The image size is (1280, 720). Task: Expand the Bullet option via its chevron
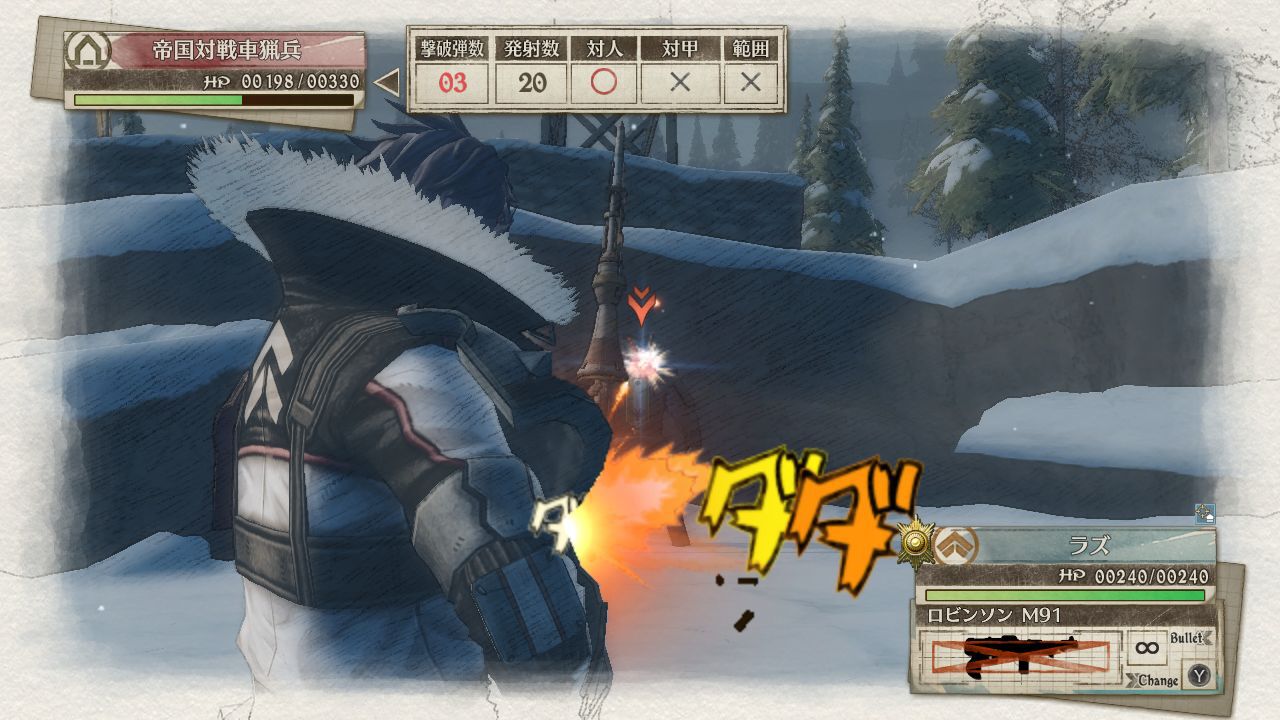[x=1206, y=639]
